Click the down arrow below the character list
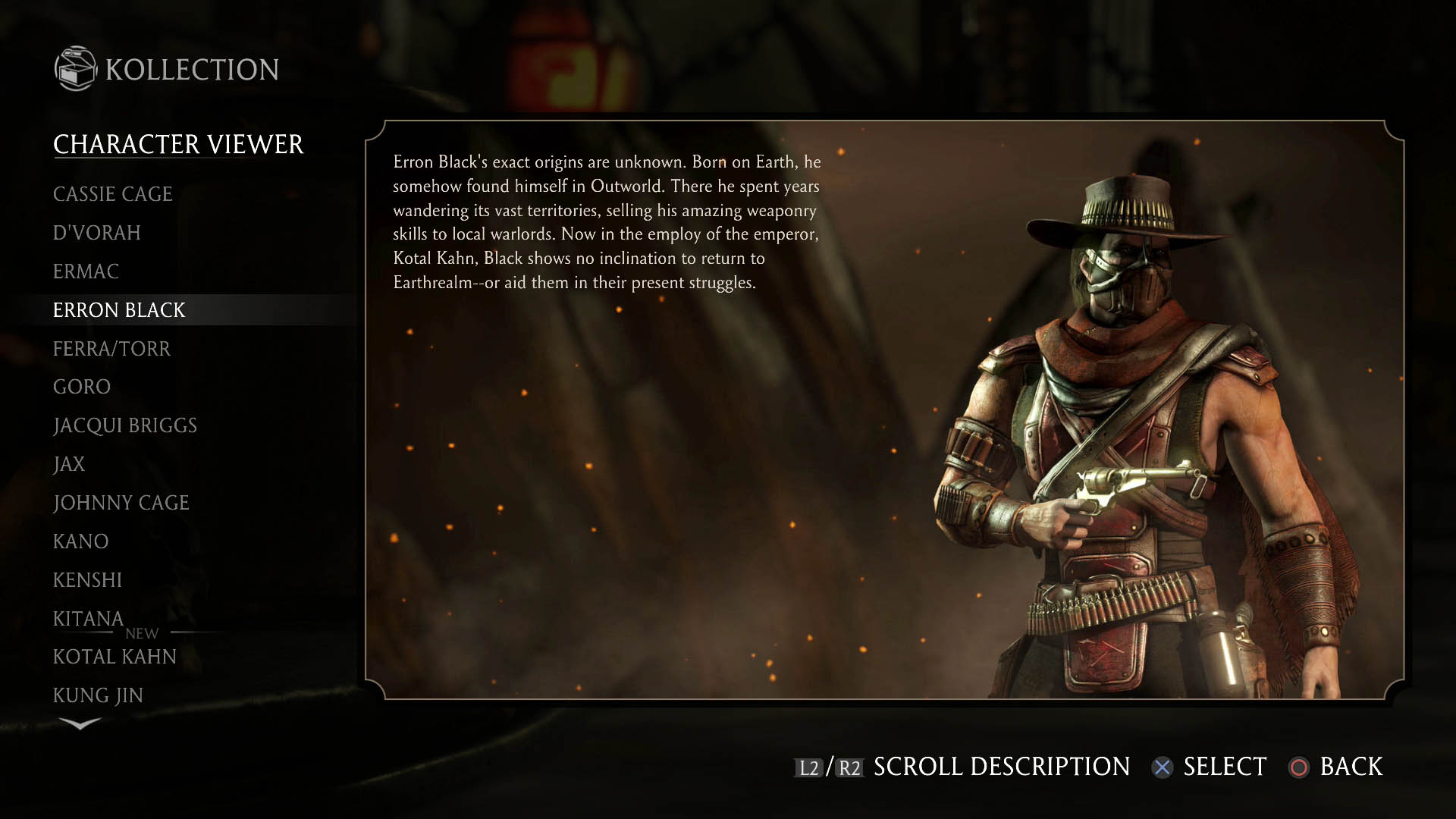 (80, 723)
